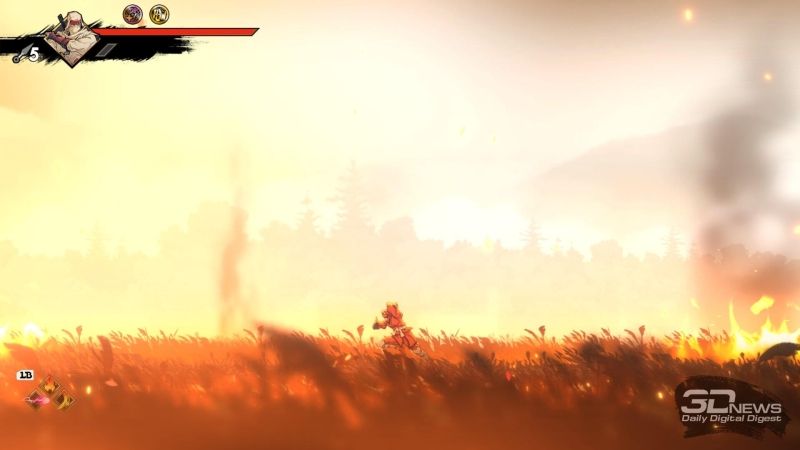Activate the yellow claw ninpo skill diamond
The width and height of the screenshot is (800, 450).
(x=63, y=400)
